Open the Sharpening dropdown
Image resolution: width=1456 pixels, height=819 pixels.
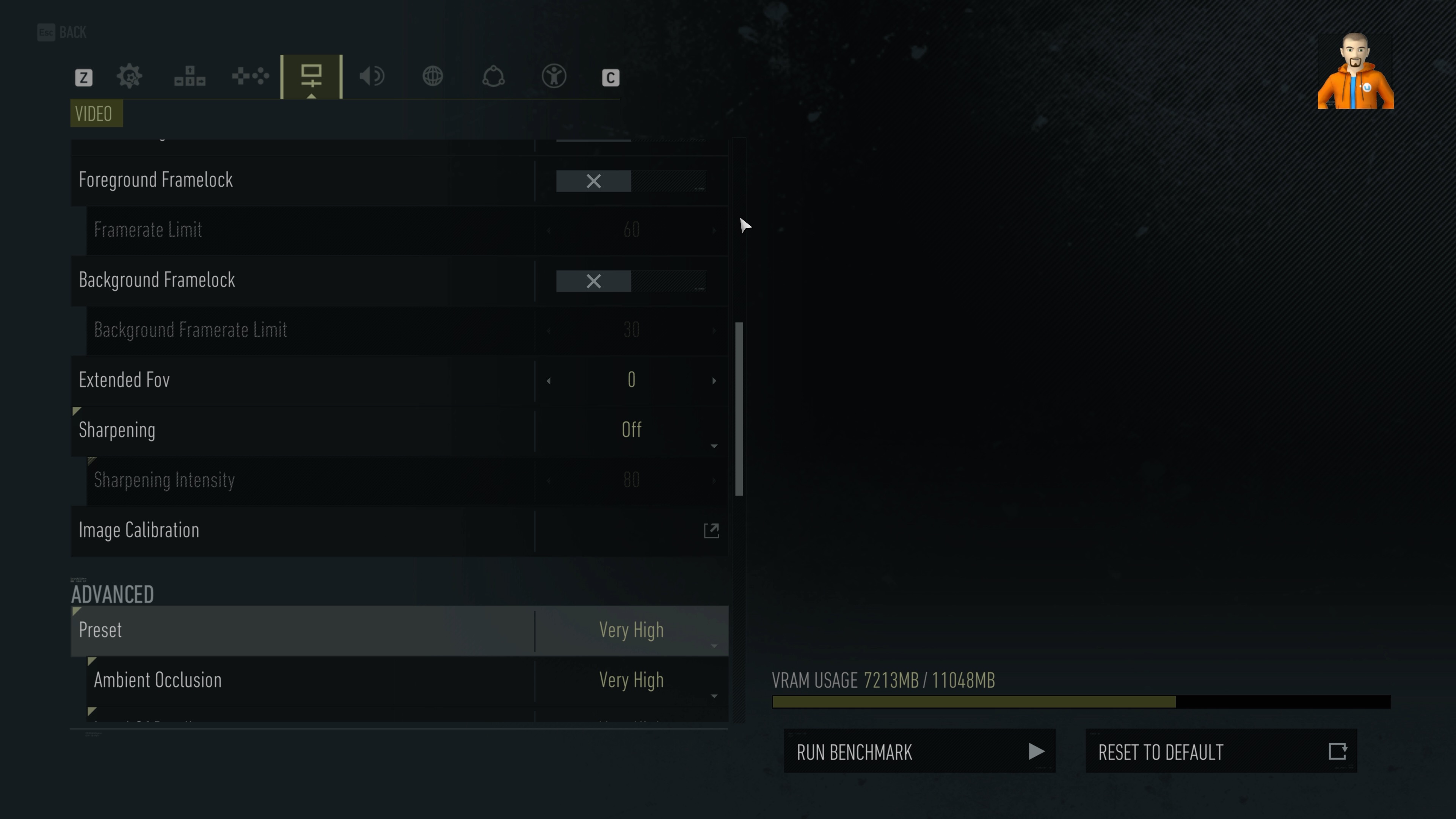631,430
